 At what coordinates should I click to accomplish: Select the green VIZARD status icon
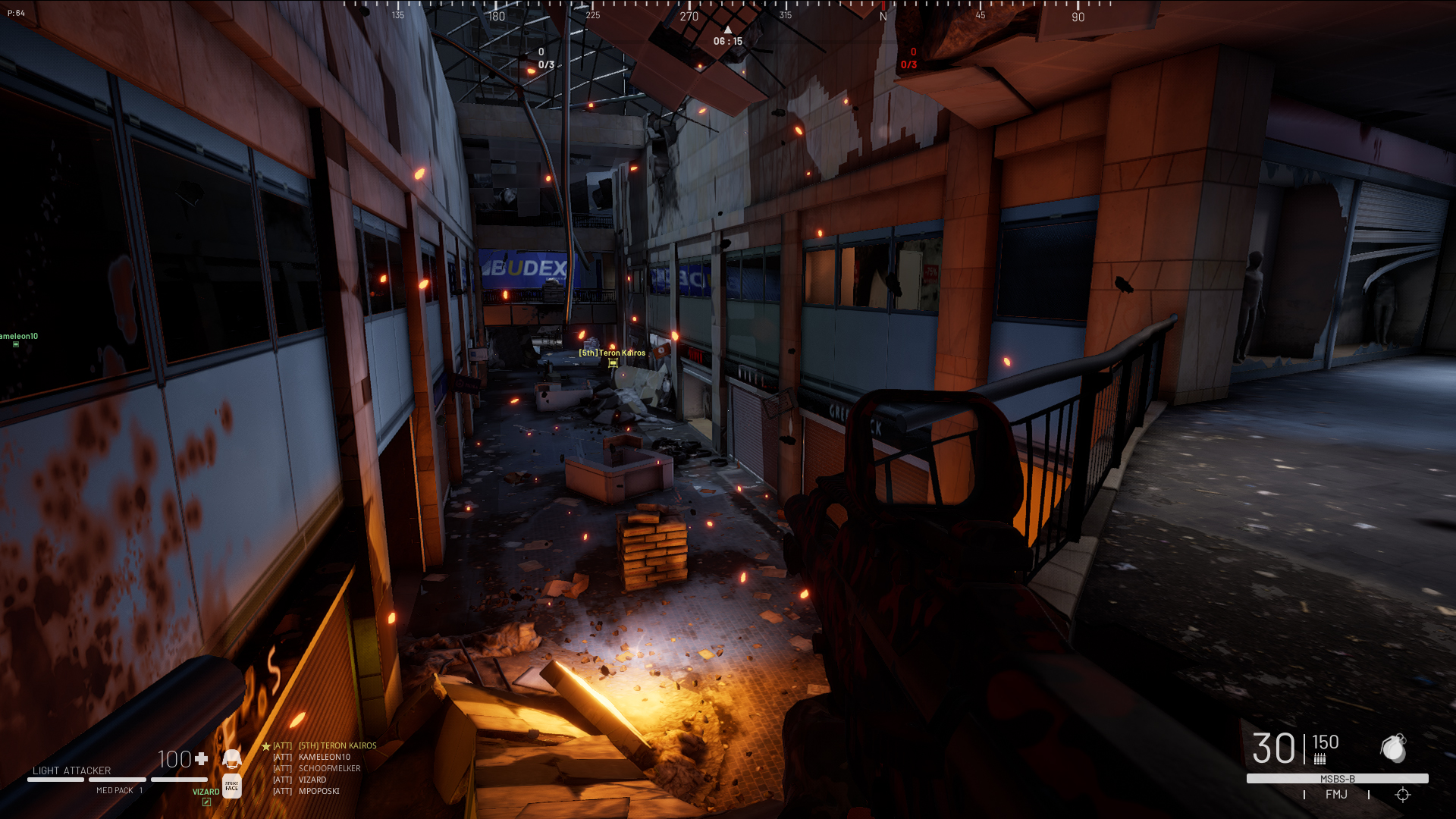pyautogui.click(x=206, y=802)
